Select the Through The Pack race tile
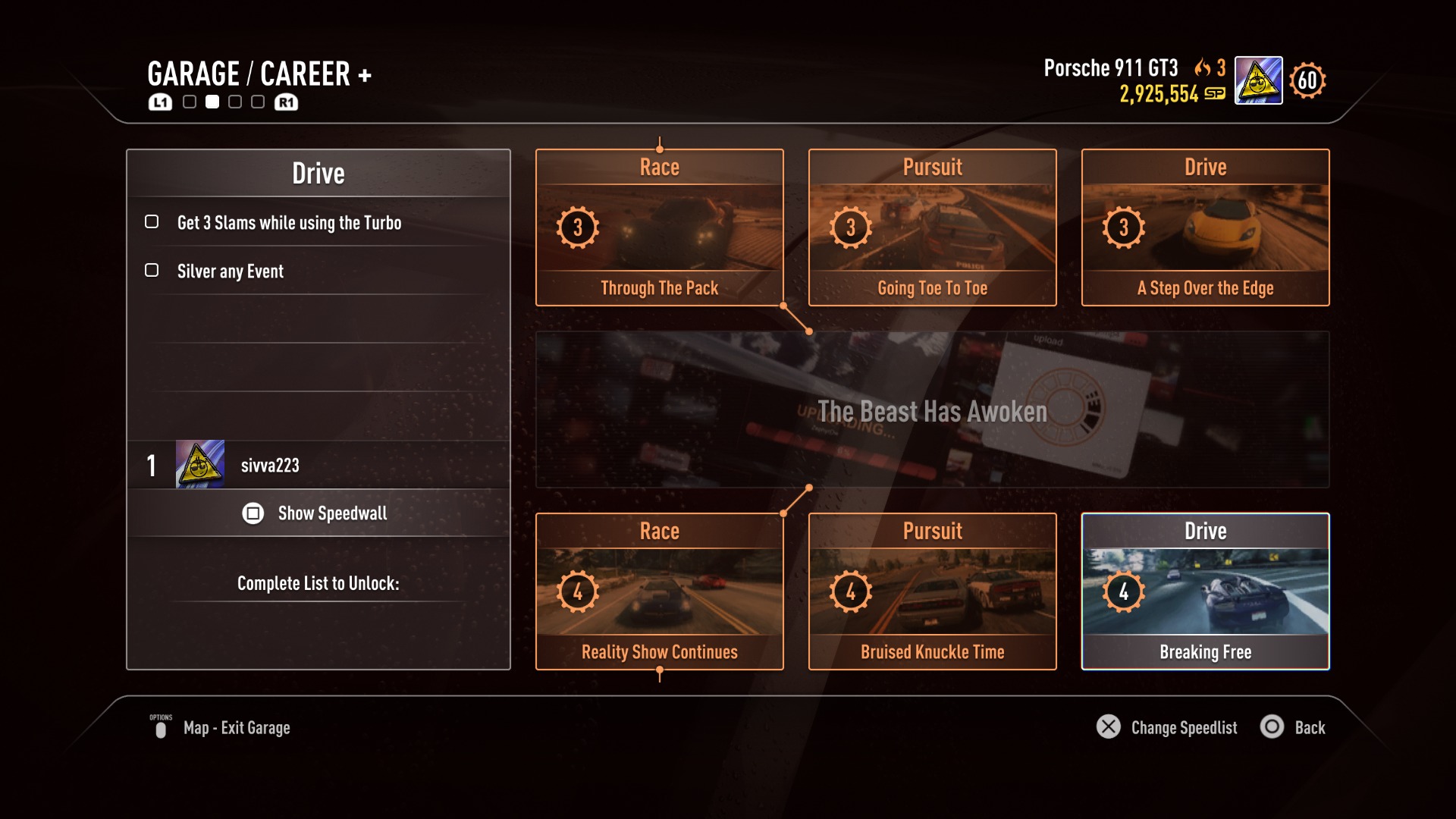 pyautogui.click(x=659, y=227)
